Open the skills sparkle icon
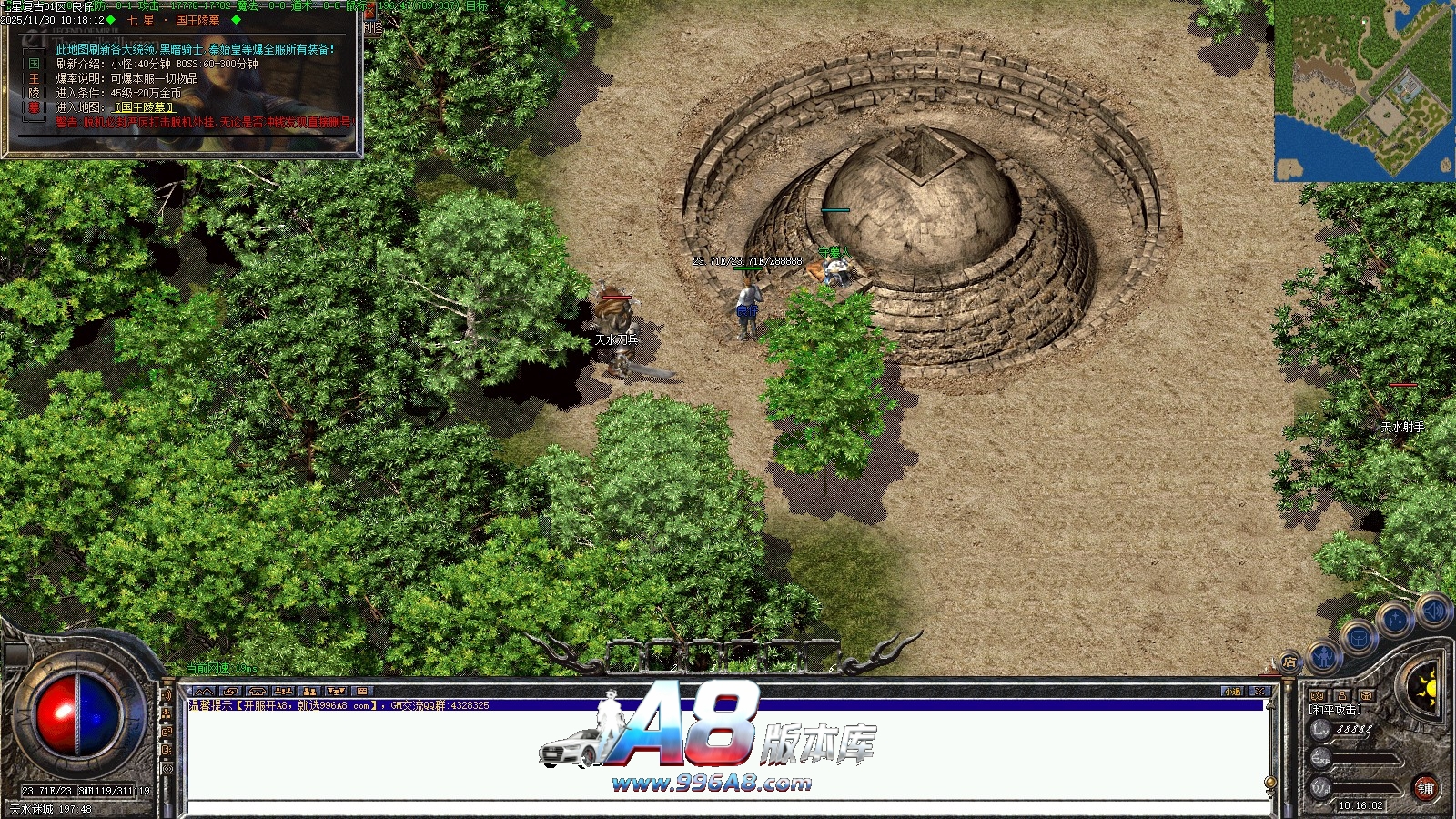1456x819 pixels. [x=1394, y=620]
